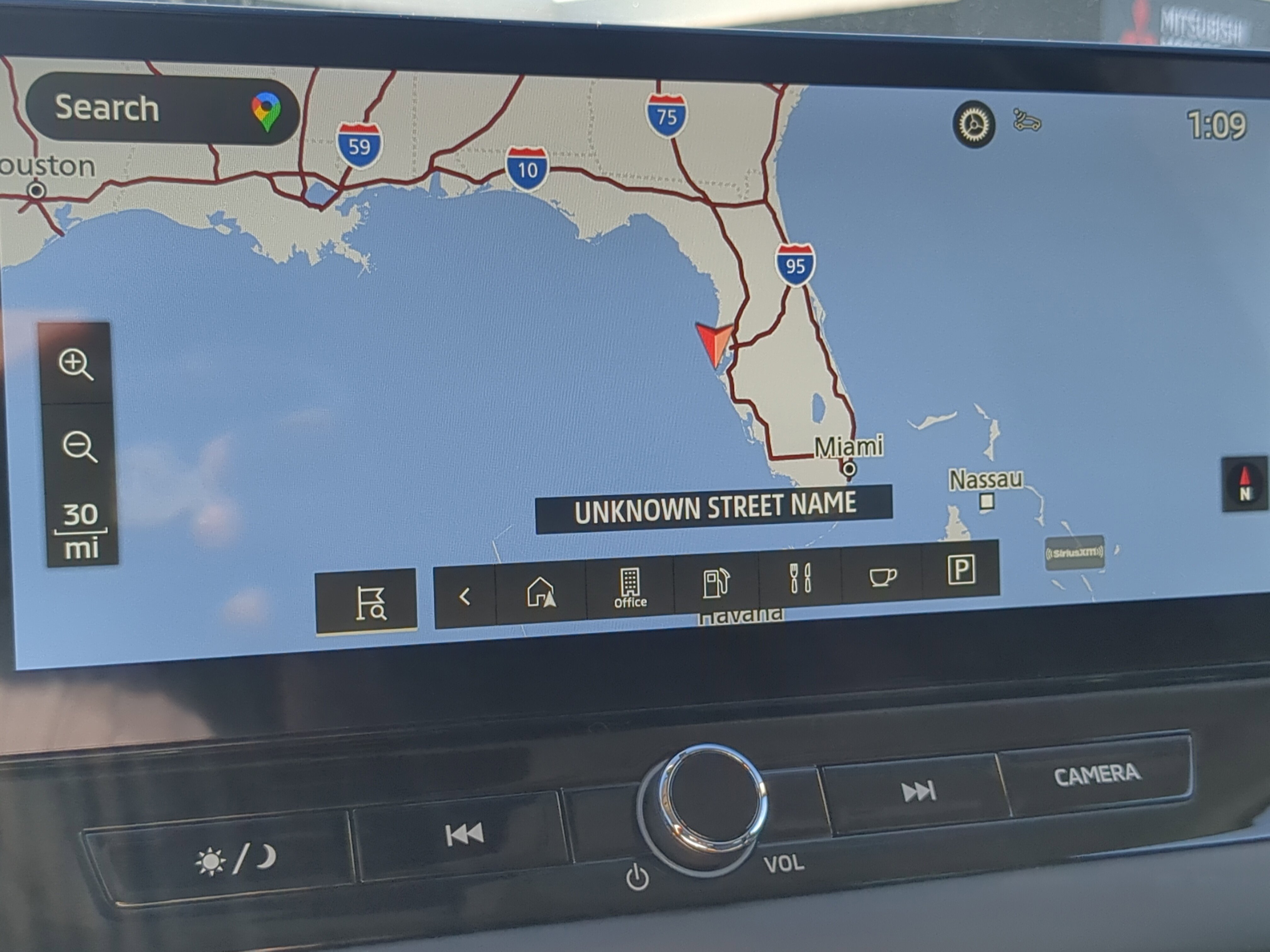Open the destination flag search button

pos(367,601)
